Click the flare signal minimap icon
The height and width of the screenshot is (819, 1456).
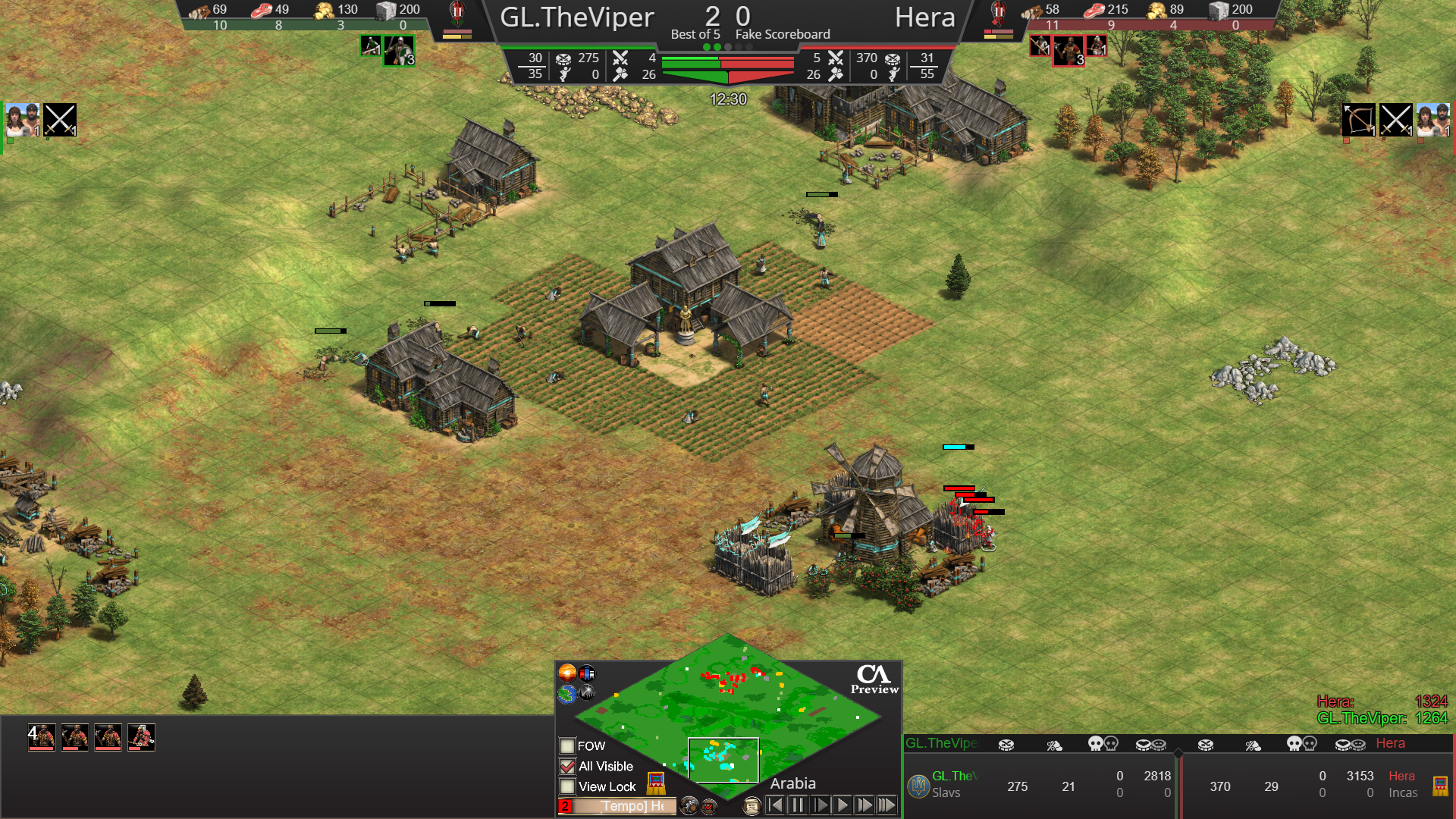[588, 692]
